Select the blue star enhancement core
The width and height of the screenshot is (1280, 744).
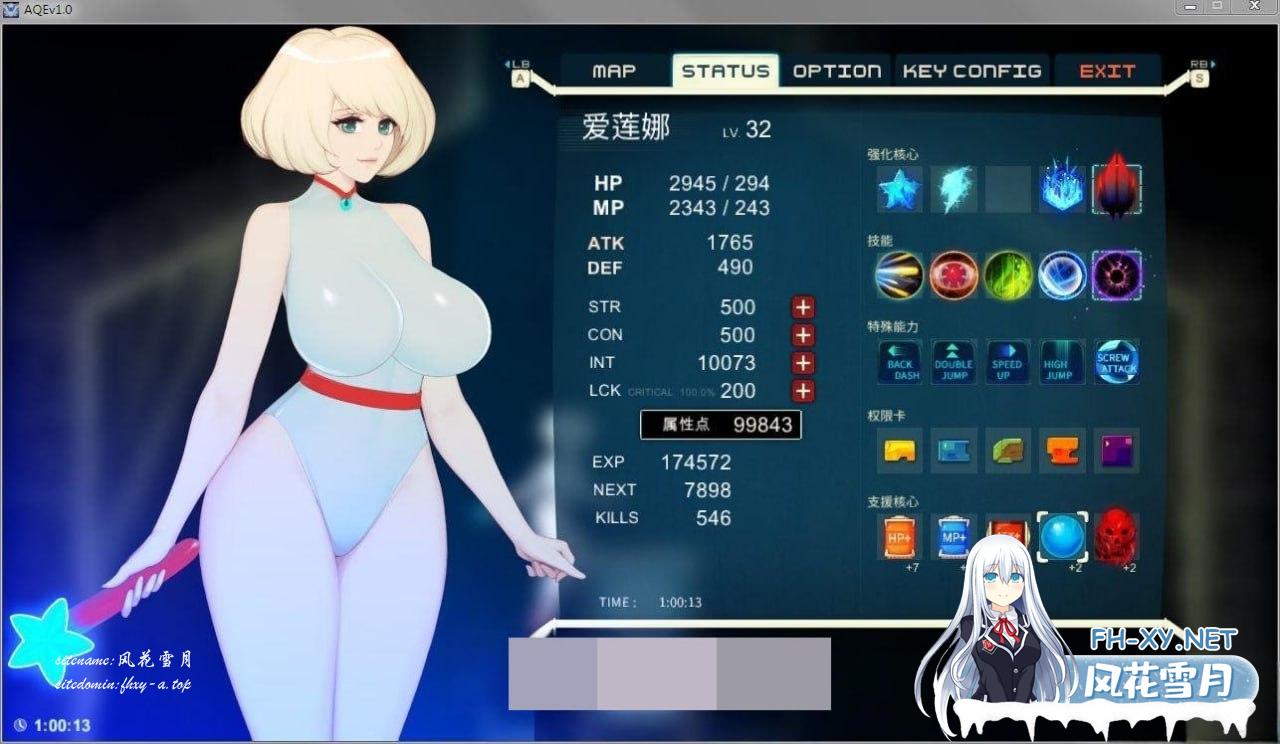[900, 189]
